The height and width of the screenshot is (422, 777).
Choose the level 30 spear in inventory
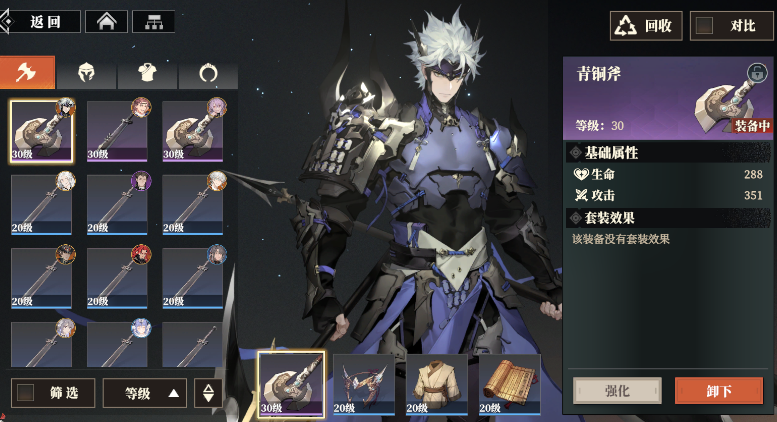tap(117, 130)
